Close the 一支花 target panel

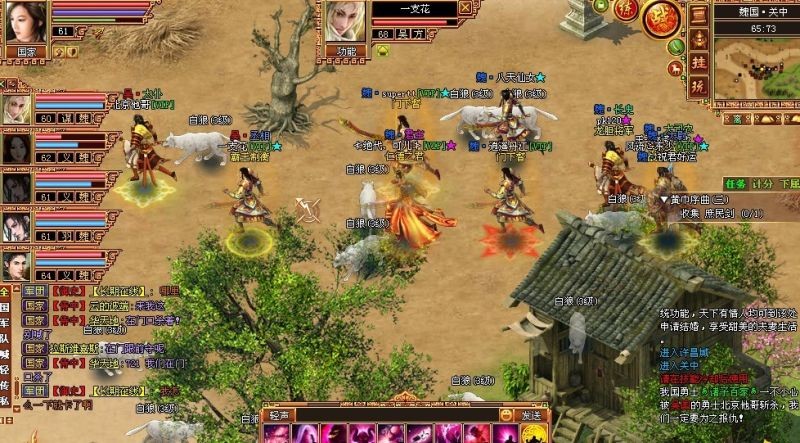465,7
